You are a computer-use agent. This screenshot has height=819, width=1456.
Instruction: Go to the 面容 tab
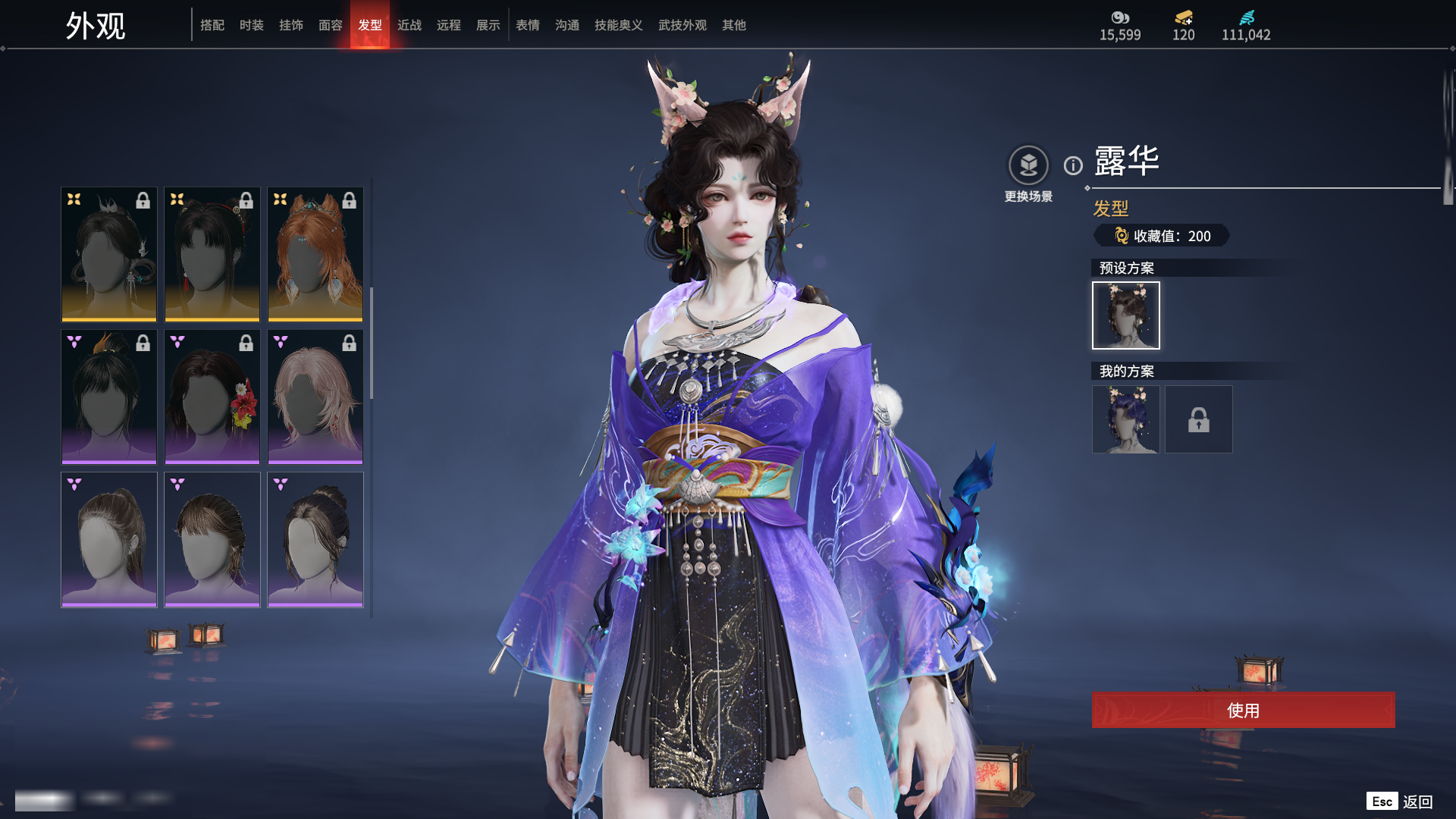[331, 25]
